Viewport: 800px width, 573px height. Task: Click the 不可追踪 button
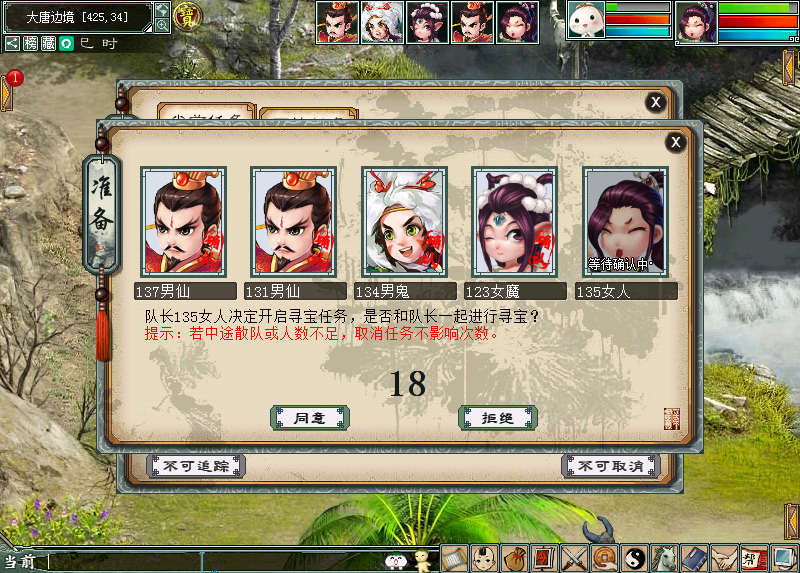tap(196, 466)
